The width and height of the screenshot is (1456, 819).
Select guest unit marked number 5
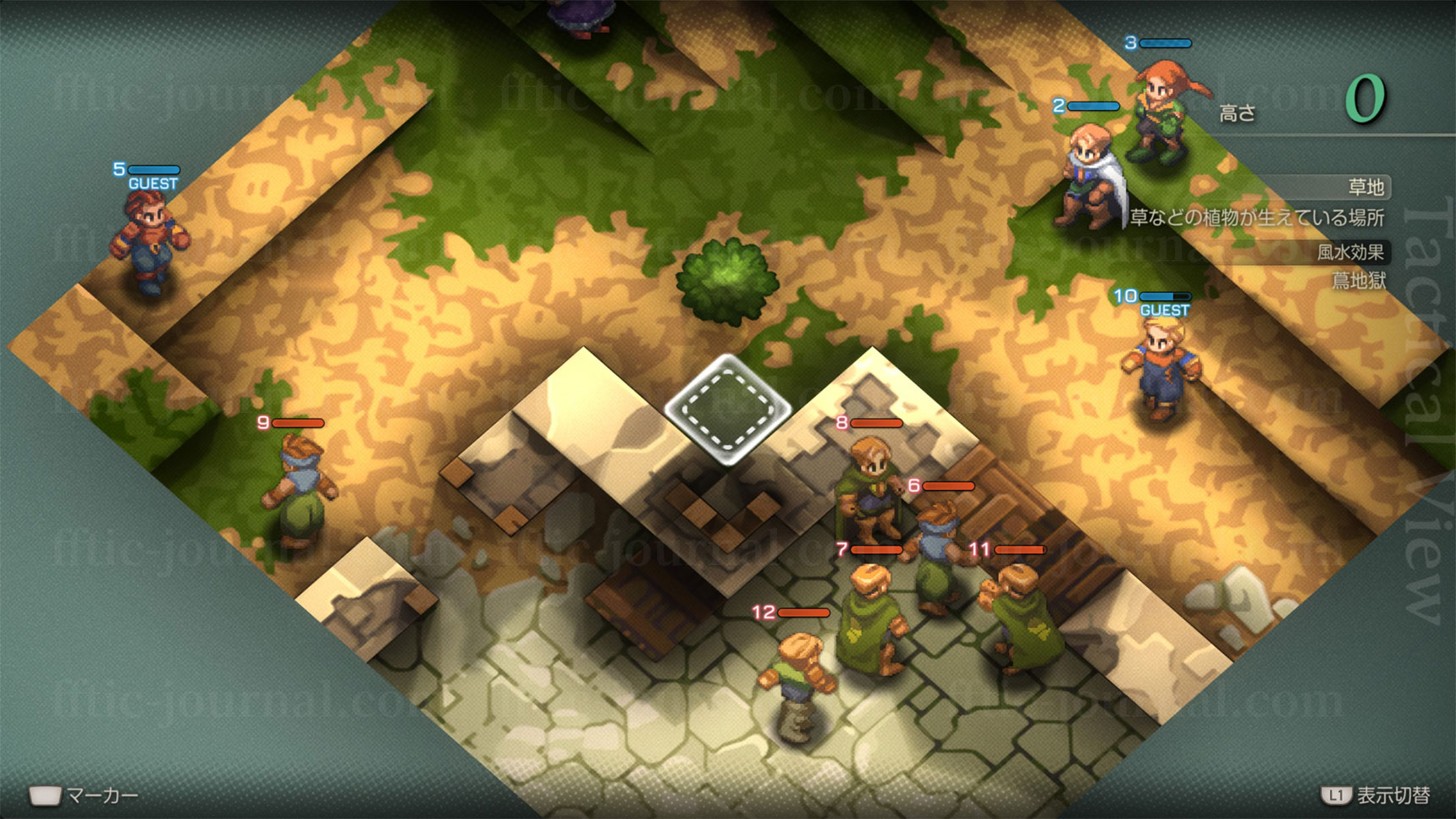tap(149, 243)
